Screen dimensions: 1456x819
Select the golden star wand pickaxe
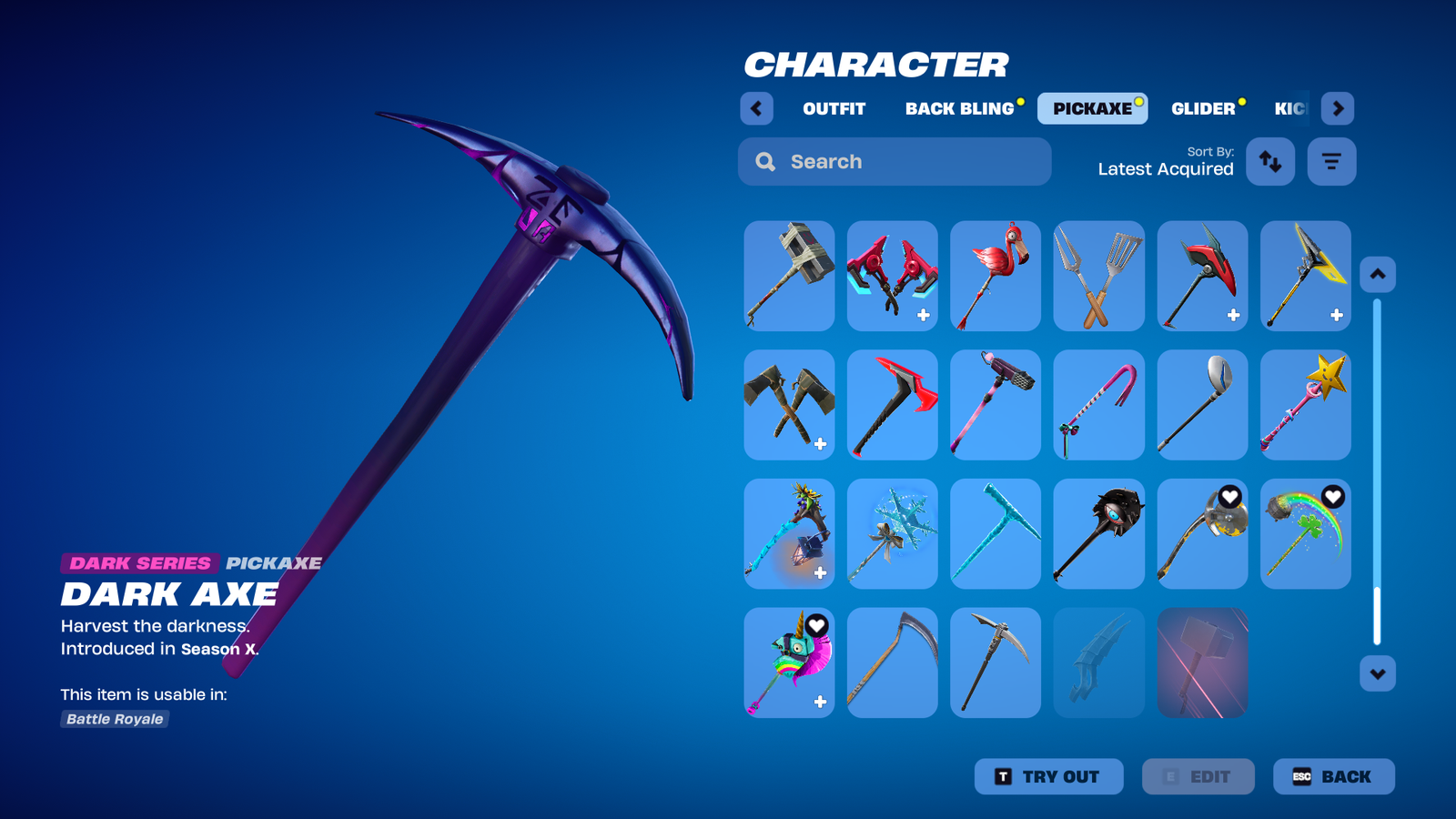point(1305,405)
